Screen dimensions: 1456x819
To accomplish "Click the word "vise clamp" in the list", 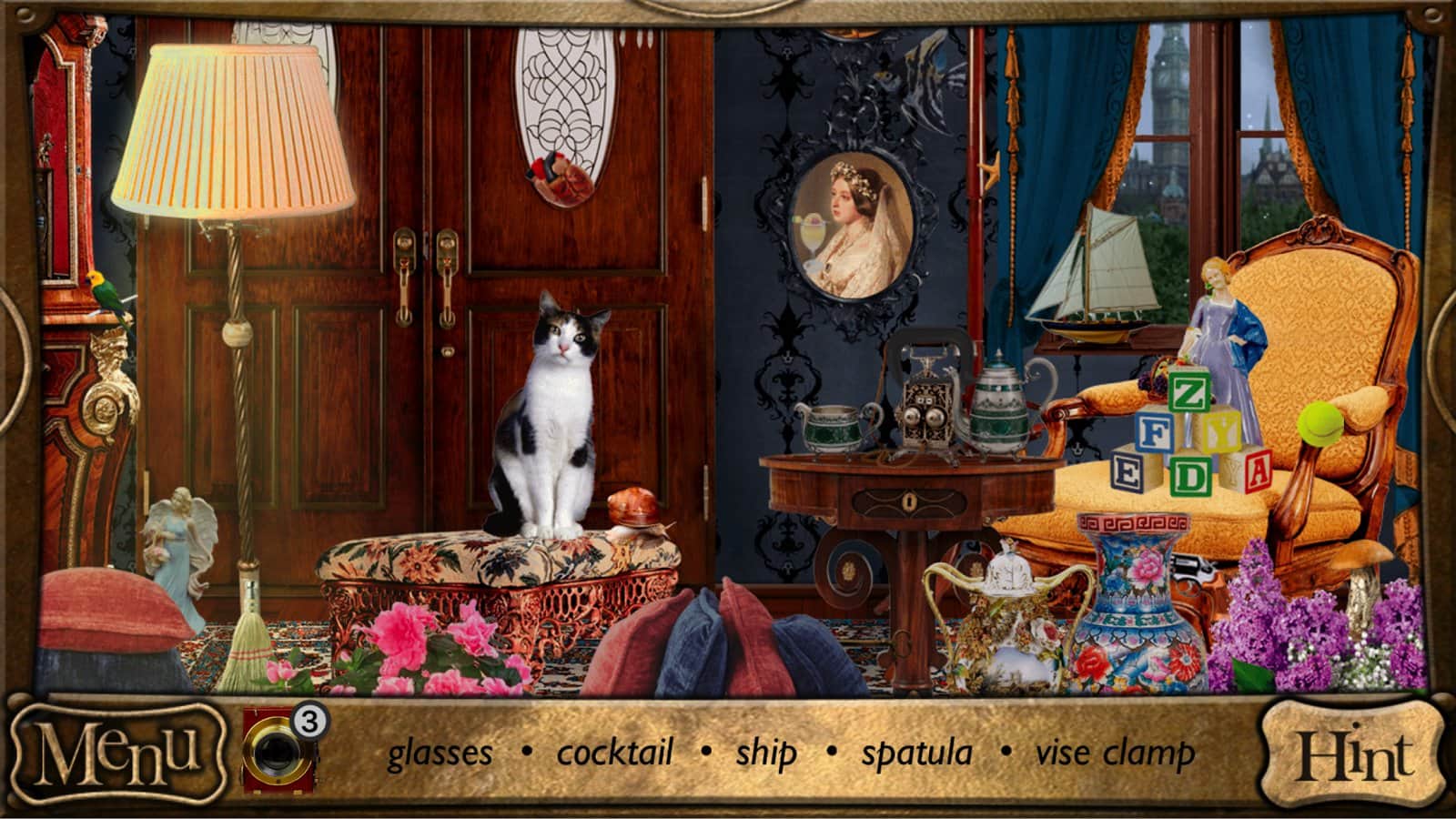I will click(x=1115, y=753).
